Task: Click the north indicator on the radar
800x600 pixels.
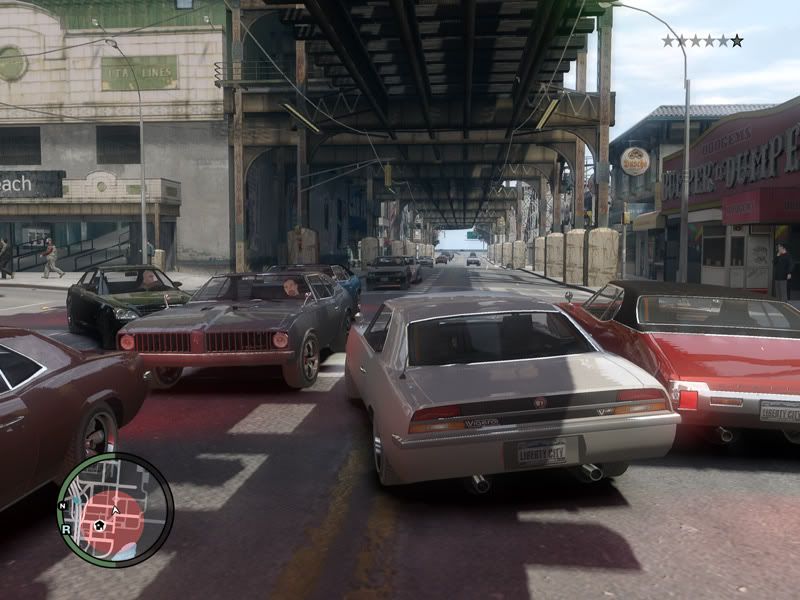Action: click(x=63, y=507)
